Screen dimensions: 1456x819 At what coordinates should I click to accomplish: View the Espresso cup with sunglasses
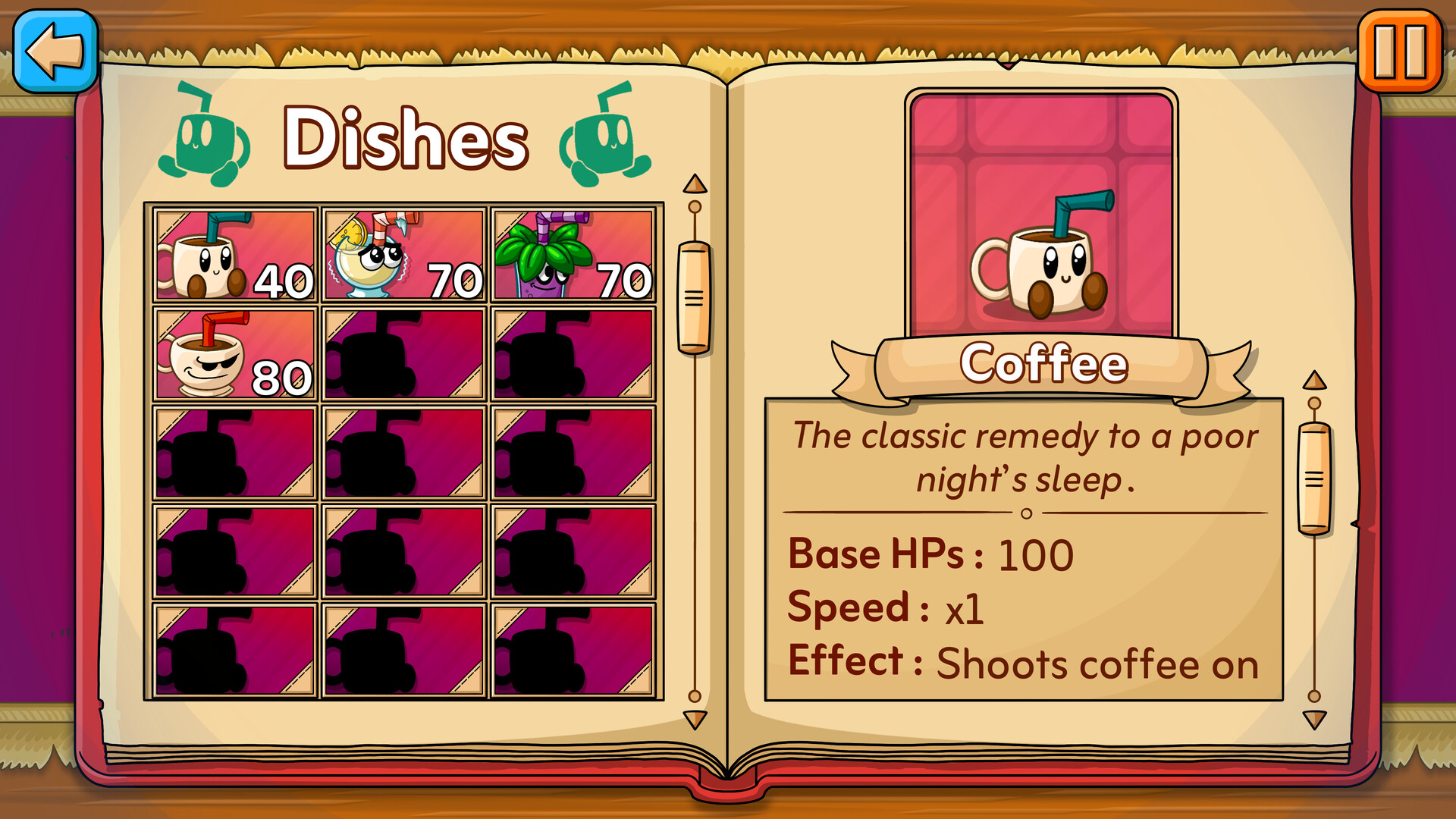[x=234, y=353]
